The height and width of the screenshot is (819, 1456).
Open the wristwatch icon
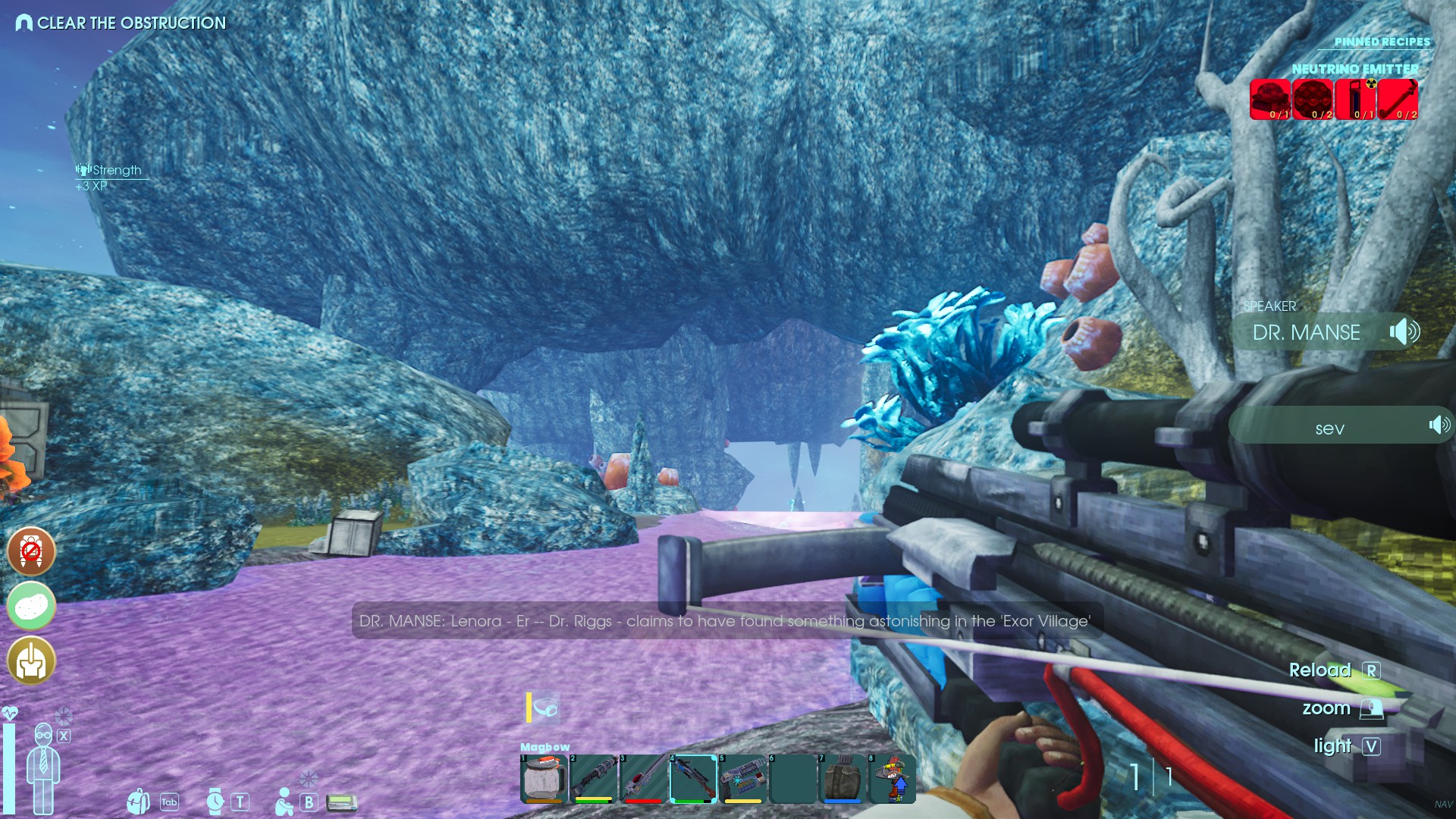pyautogui.click(x=215, y=802)
